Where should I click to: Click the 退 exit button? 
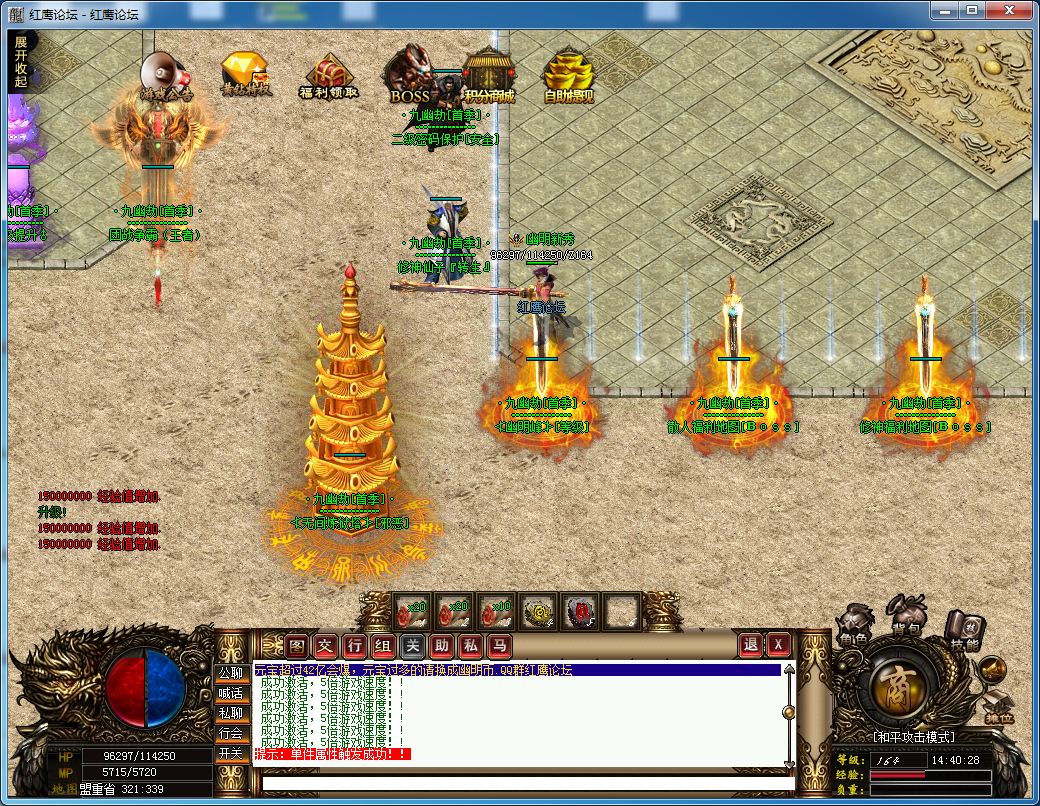pyautogui.click(x=751, y=645)
